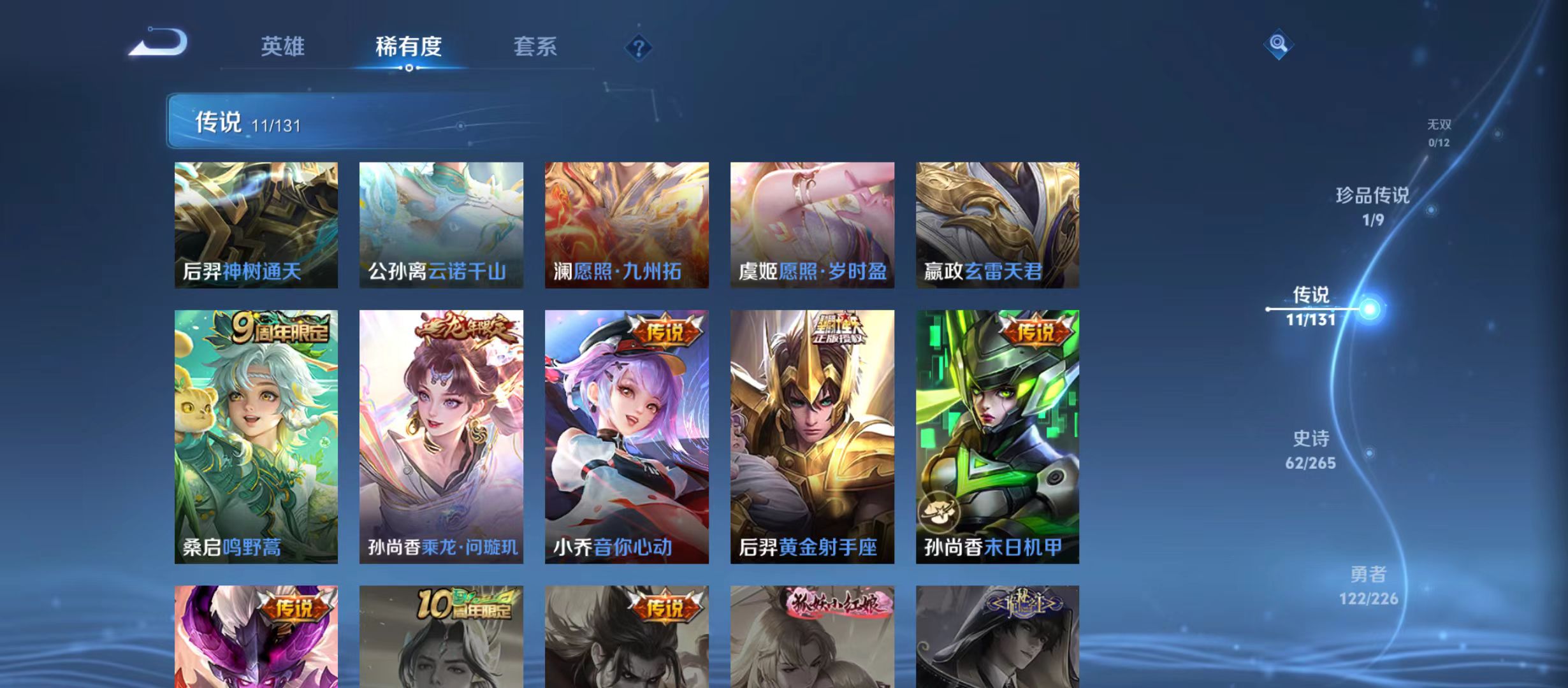
Task: Click the question mark help icon
Action: click(639, 48)
